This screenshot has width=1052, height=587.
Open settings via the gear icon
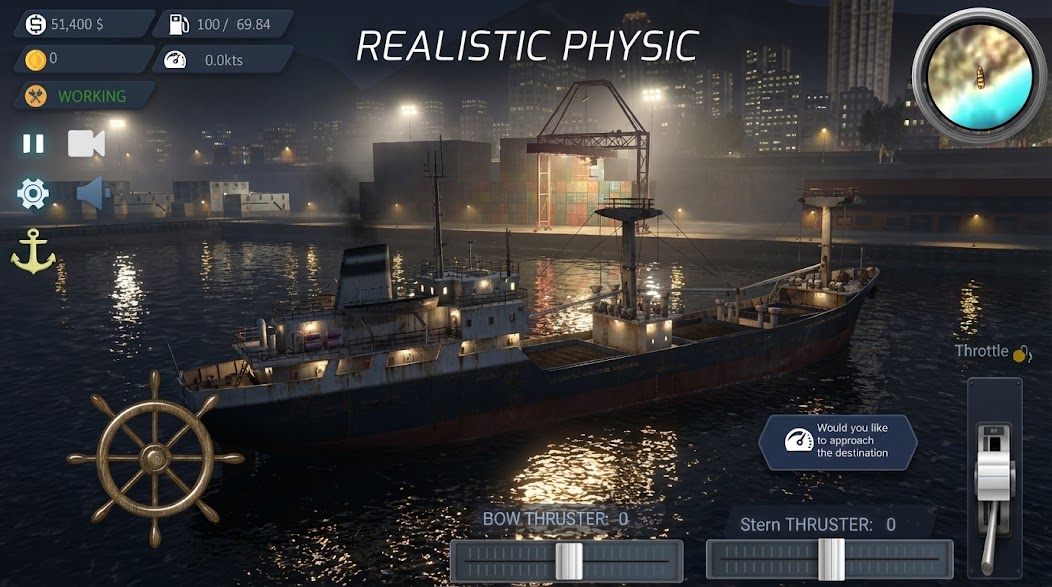[33, 193]
